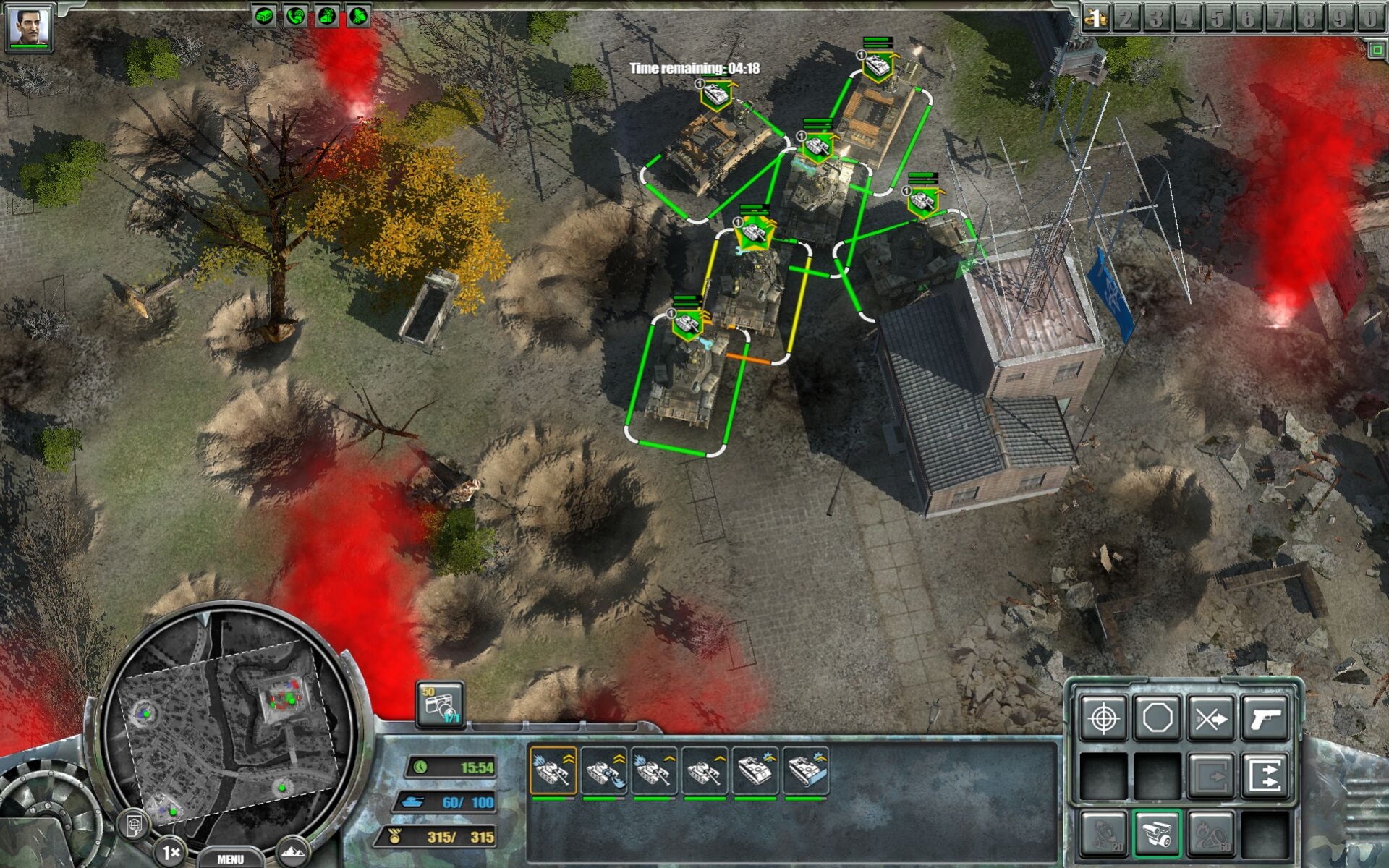Select the last vehicle in selection panel

(x=806, y=771)
